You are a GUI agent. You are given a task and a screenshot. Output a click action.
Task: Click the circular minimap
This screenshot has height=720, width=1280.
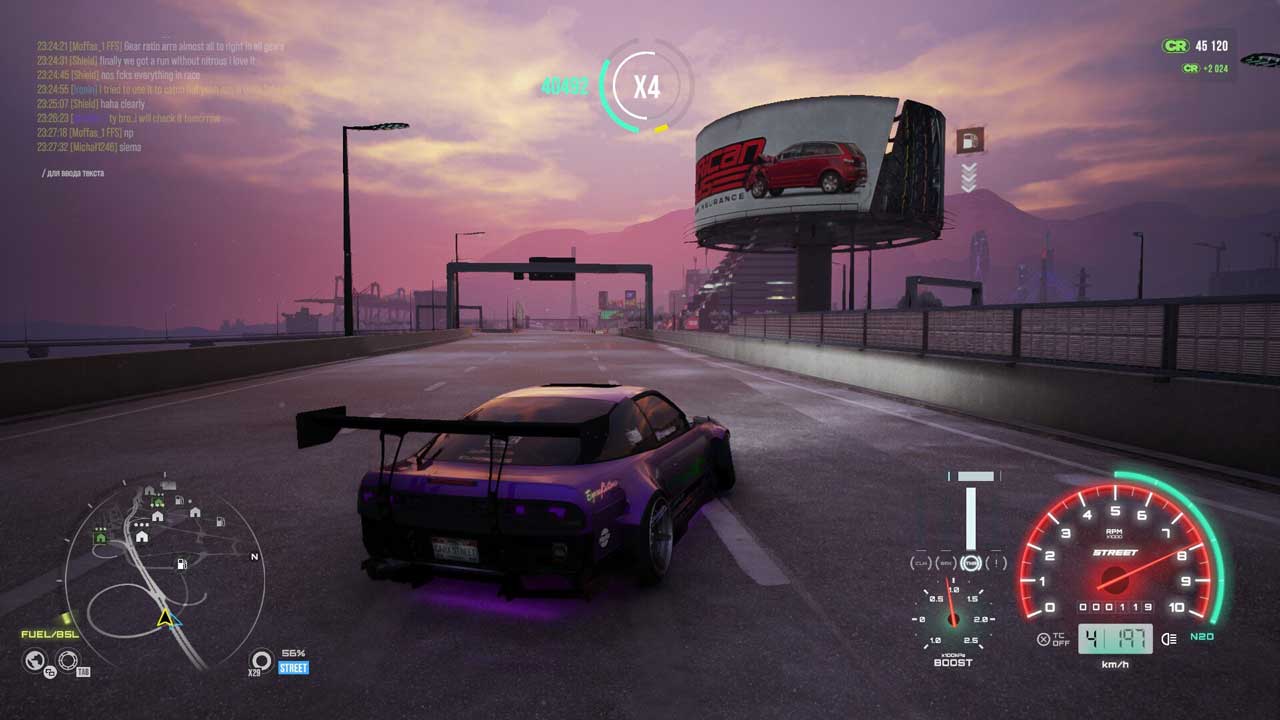point(164,575)
